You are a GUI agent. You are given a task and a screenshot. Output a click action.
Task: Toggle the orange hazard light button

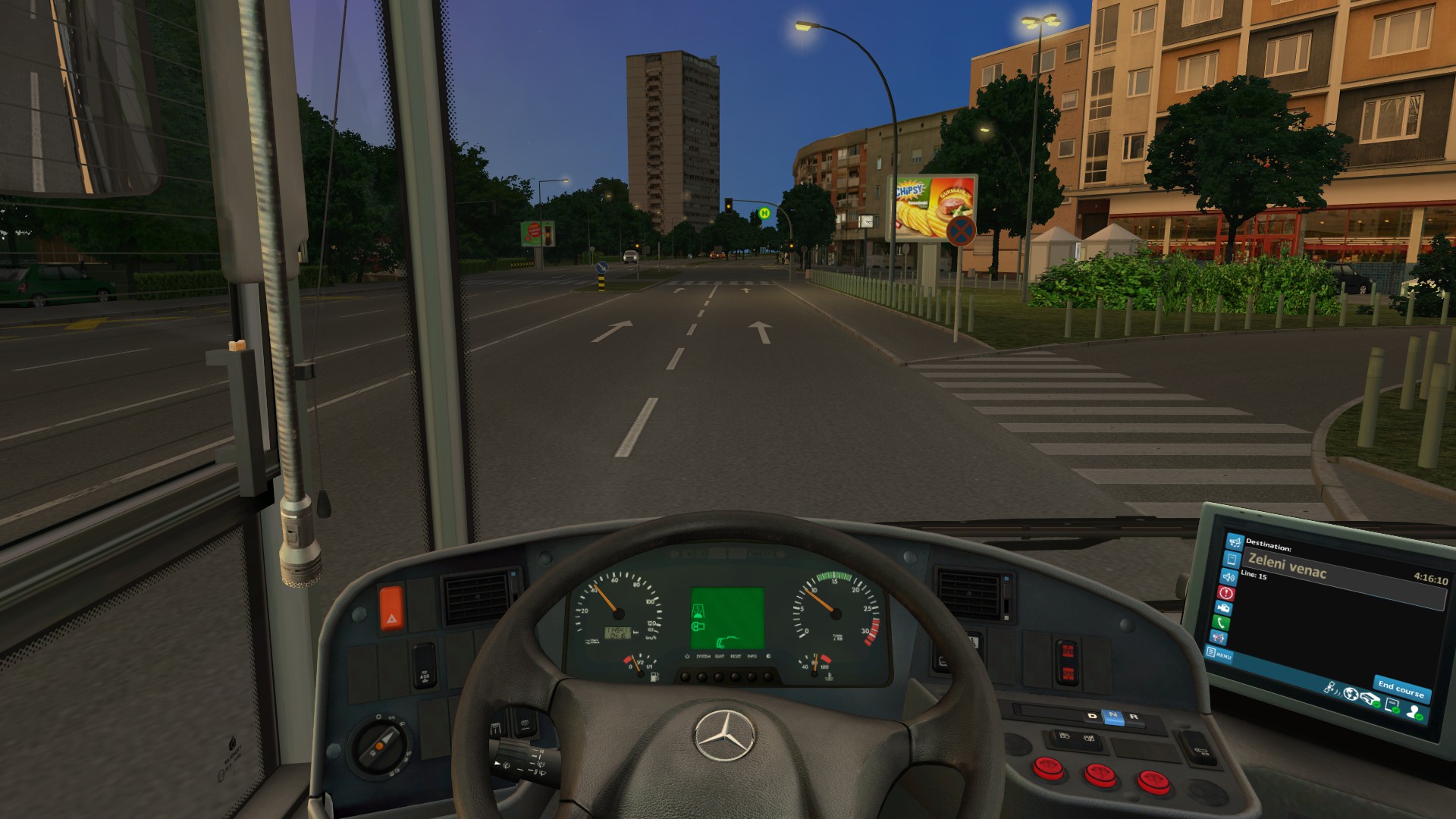click(391, 607)
